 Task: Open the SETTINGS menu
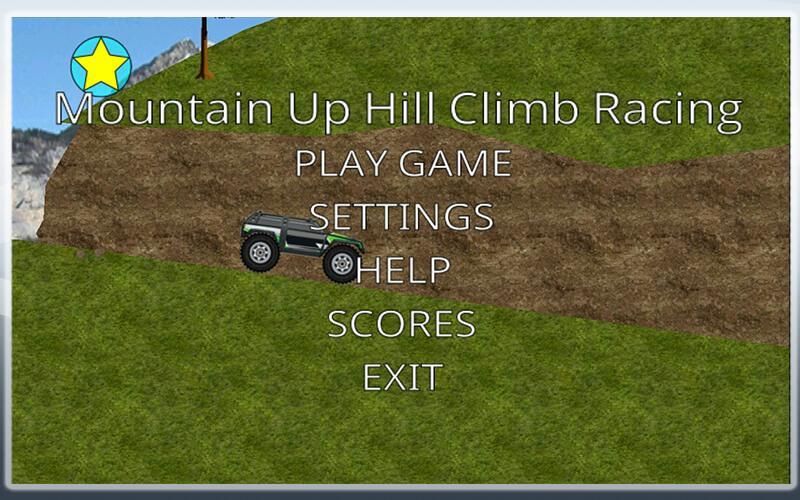[402, 216]
